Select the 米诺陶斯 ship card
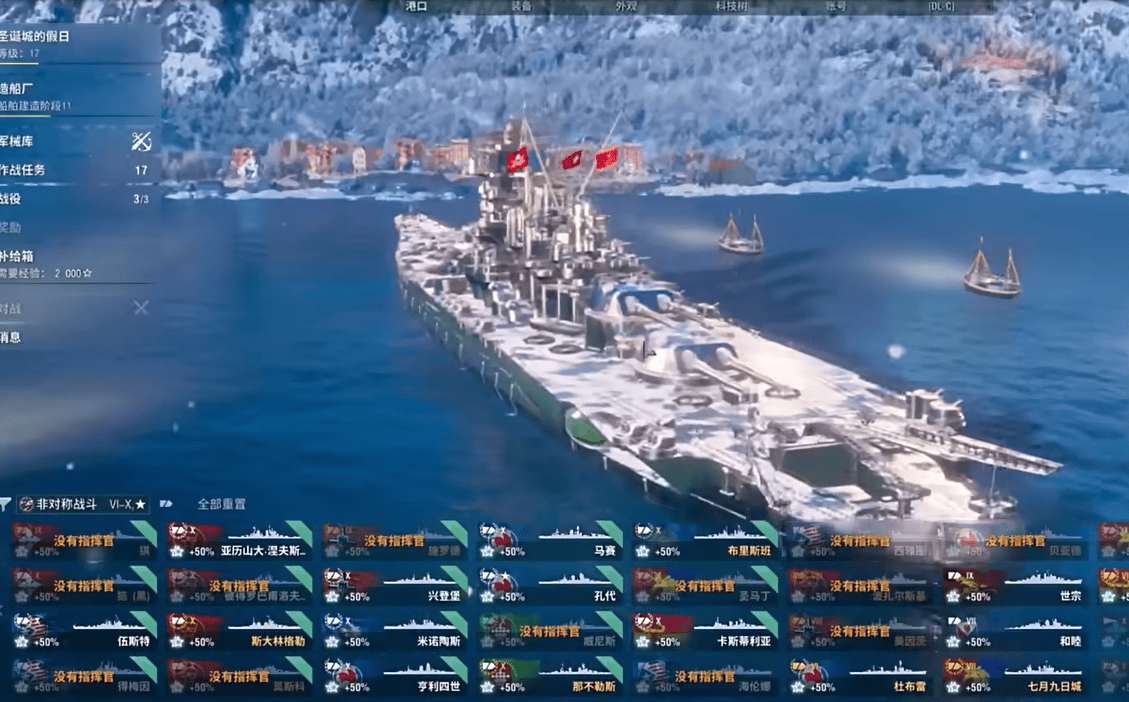This screenshot has height=702, width=1129. click(x=394, y=632)
